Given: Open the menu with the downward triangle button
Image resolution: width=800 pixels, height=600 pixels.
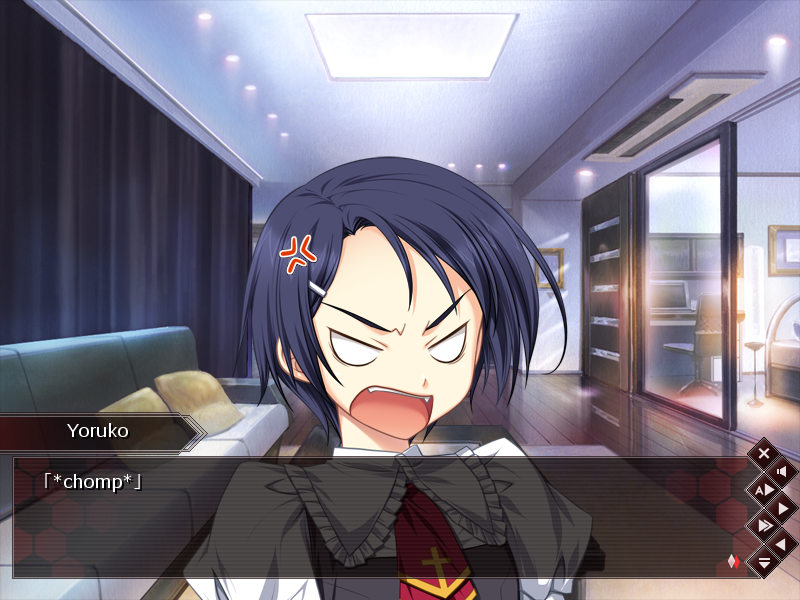Looking at the screenshot, I should tap(764, 563).
